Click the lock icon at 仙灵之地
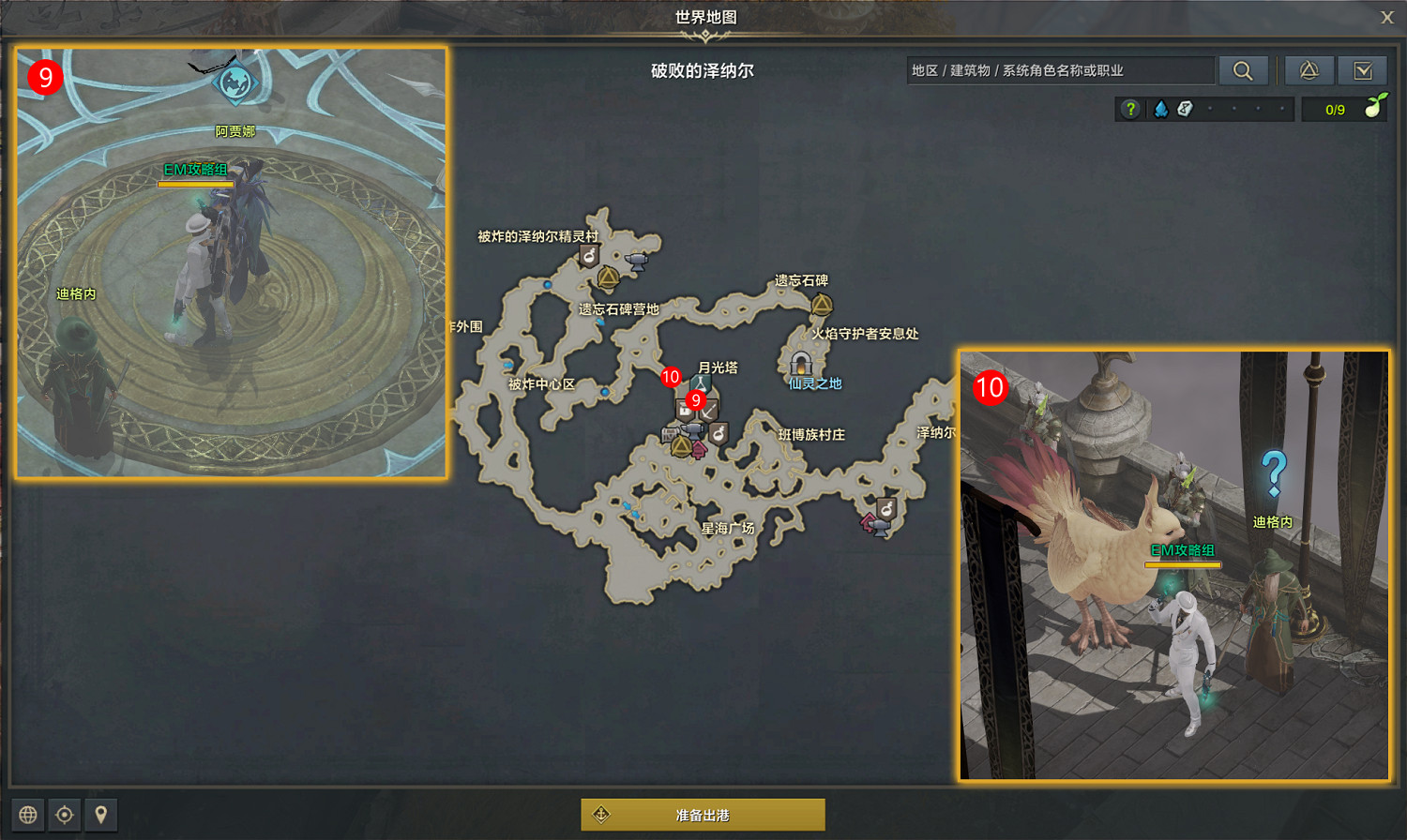 click(x=800, y=363)
